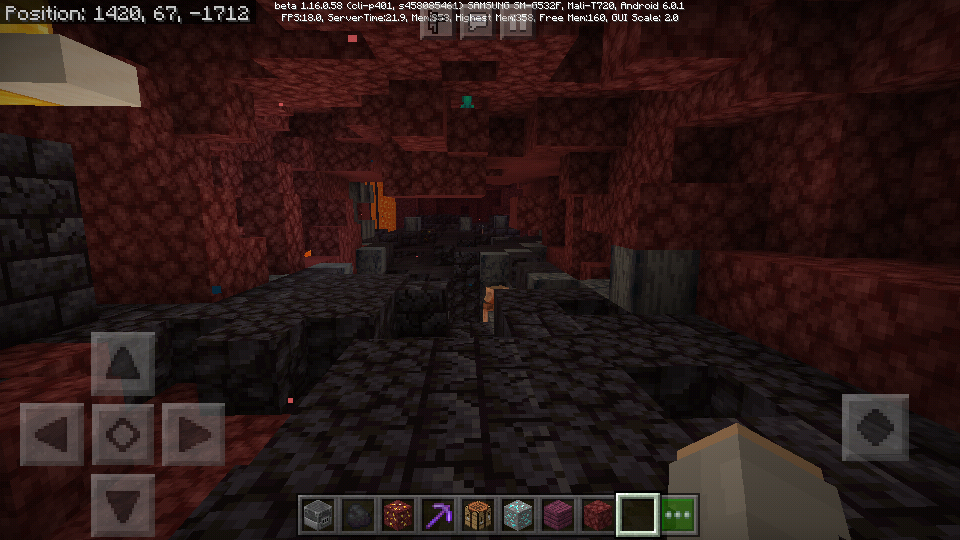Equip the purple enchanted pickaxe
Viewport: 960px width, 540px height.
(438, 515)
